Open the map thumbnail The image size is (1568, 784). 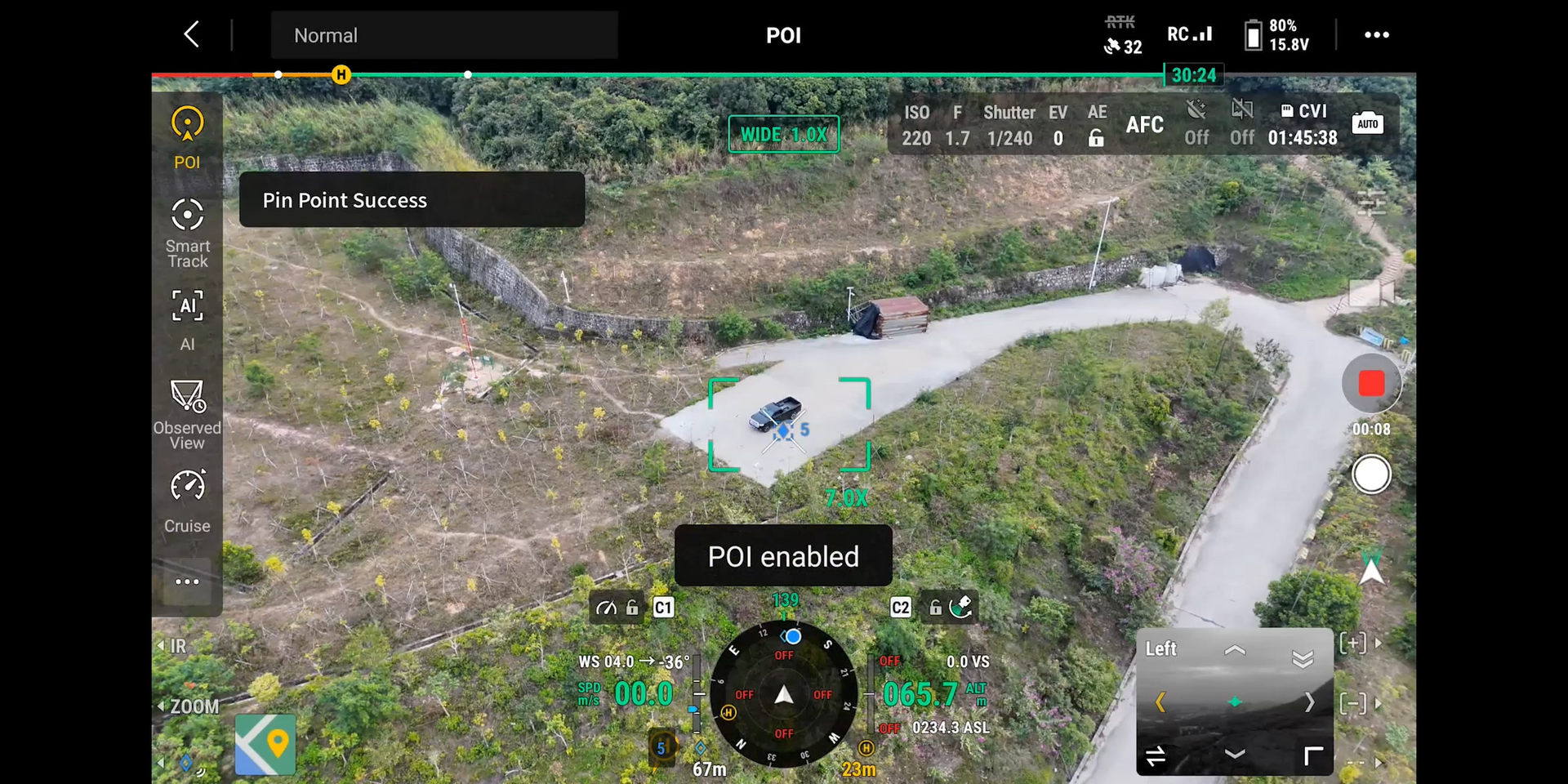point(265,744)
